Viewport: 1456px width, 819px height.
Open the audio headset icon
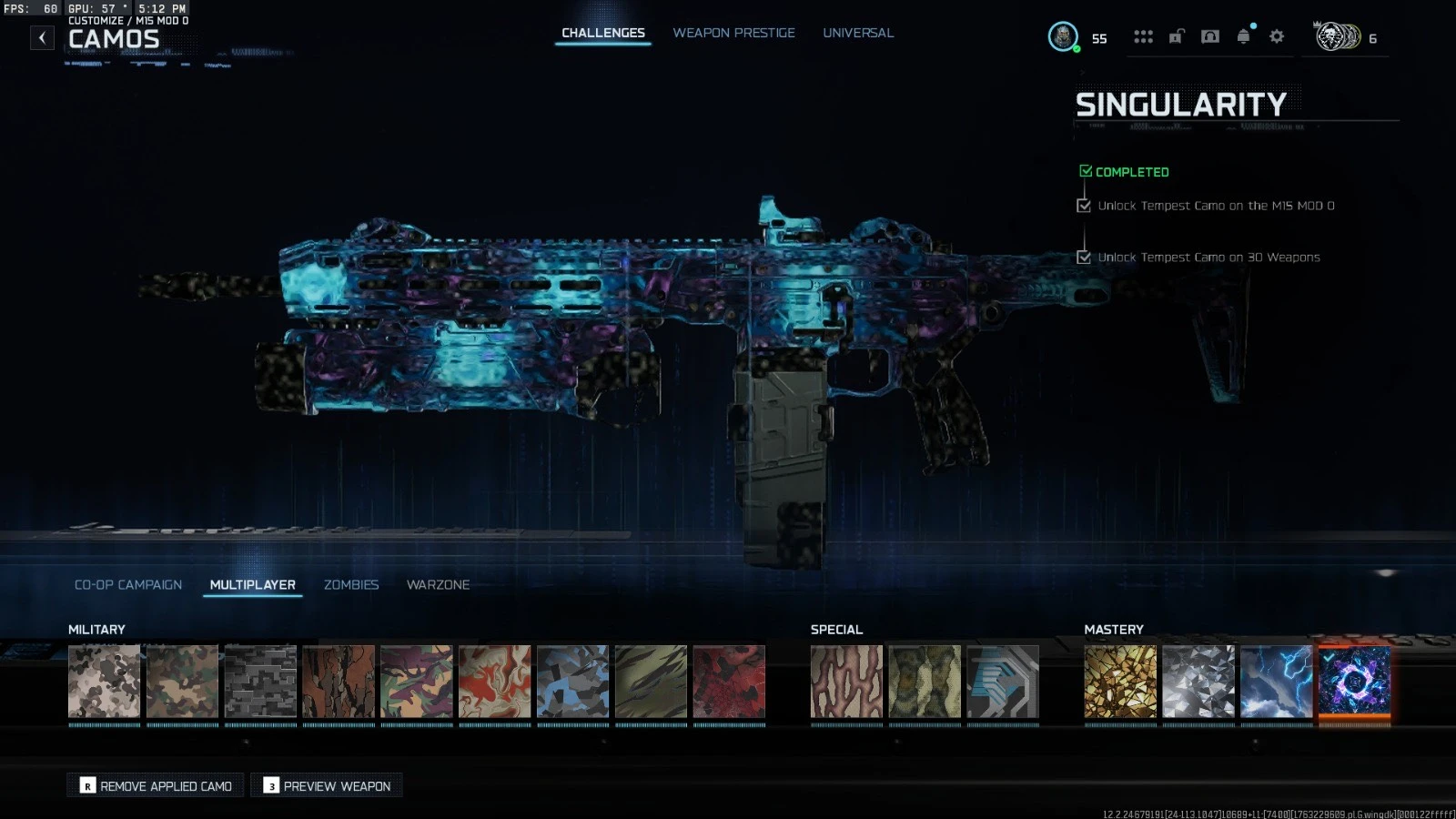[1209, 36]
